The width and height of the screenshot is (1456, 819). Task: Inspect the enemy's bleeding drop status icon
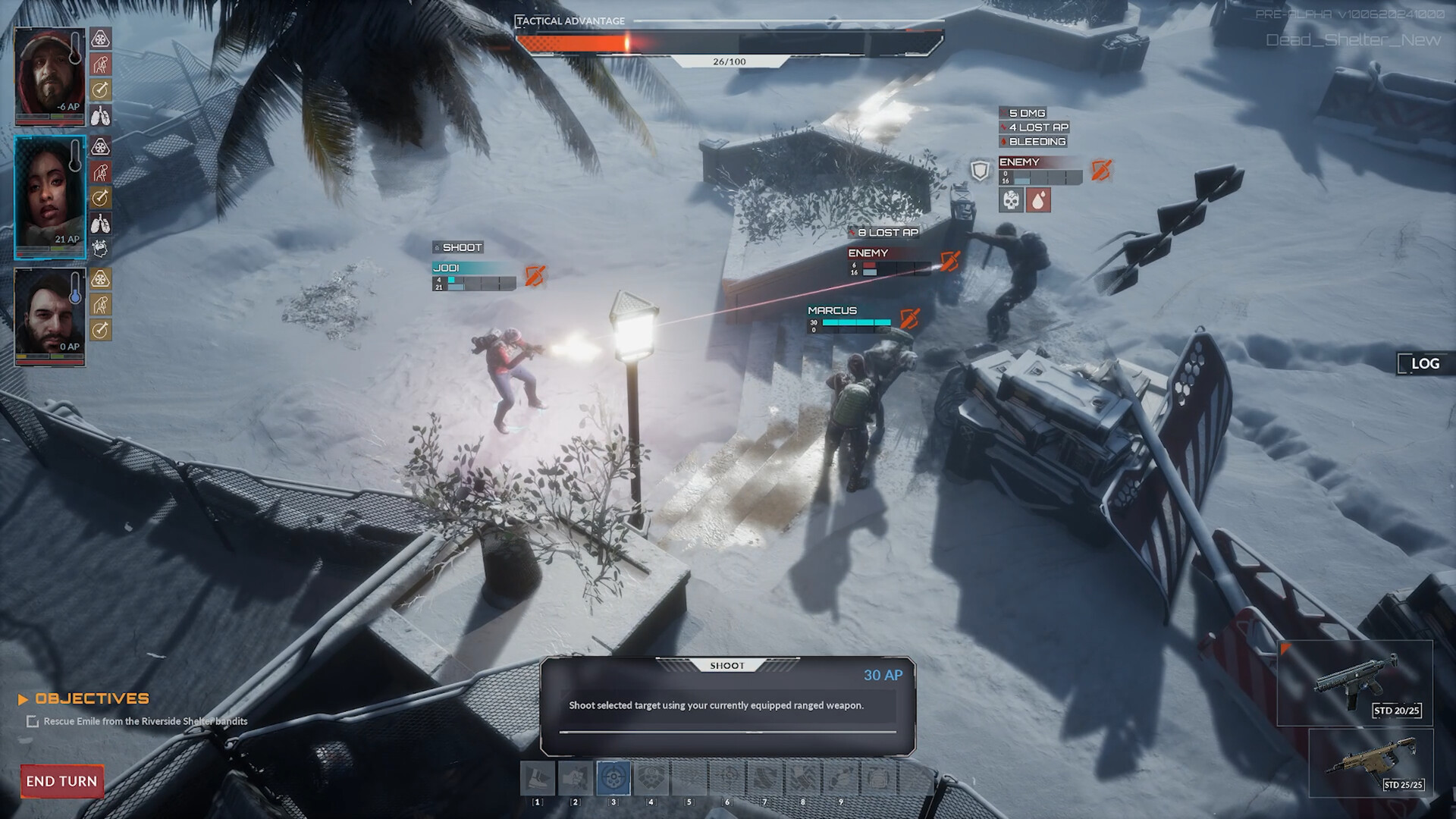[1038, 200]
